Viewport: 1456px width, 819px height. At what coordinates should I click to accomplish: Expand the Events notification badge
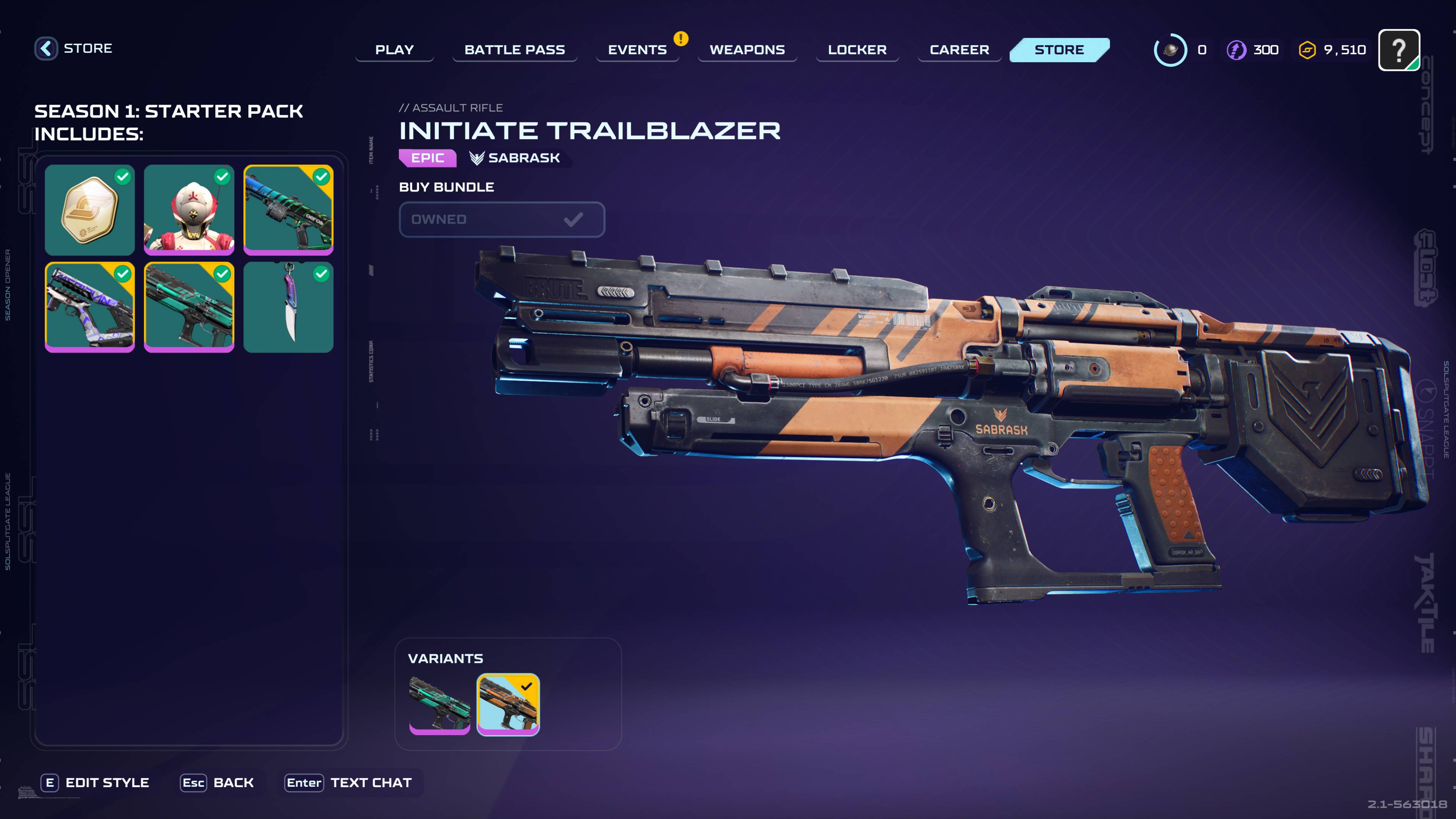pyautogui.click(x=681, y=39)
